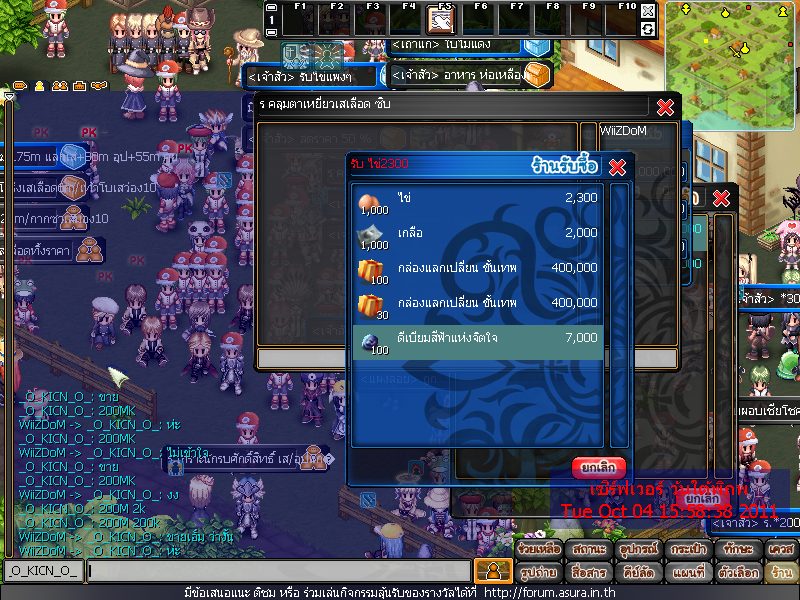
Task: Close the window behind with the top red X
Action: tap(665, 107)
